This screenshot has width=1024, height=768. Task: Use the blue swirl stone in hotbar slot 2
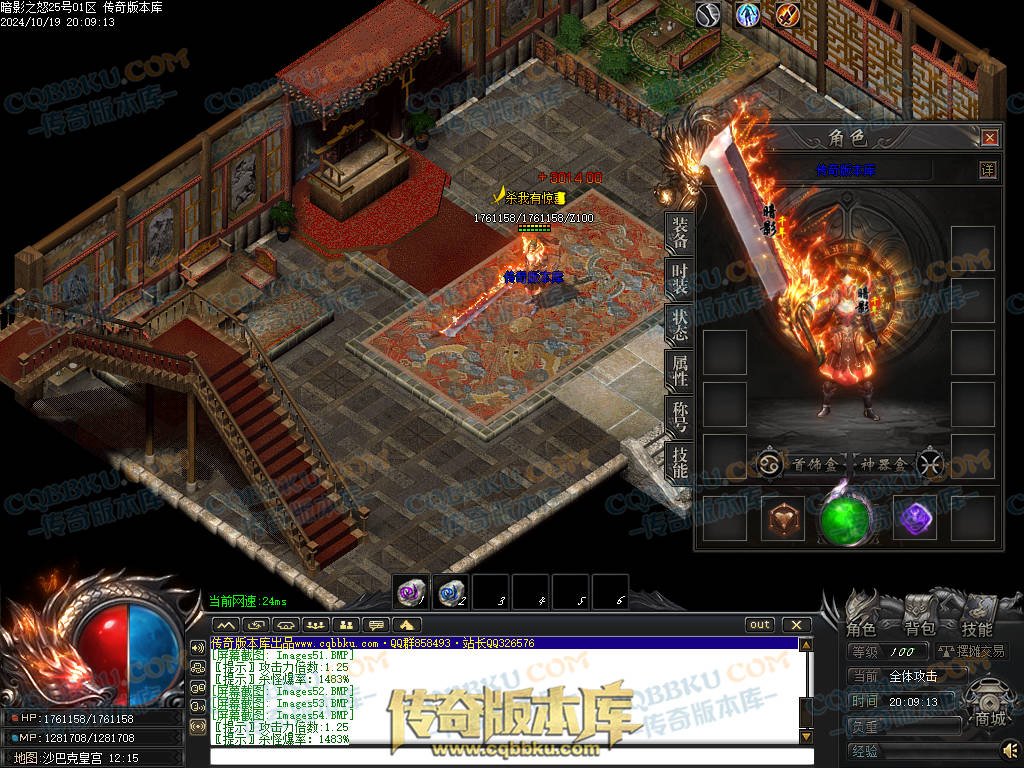coord(451,592)
